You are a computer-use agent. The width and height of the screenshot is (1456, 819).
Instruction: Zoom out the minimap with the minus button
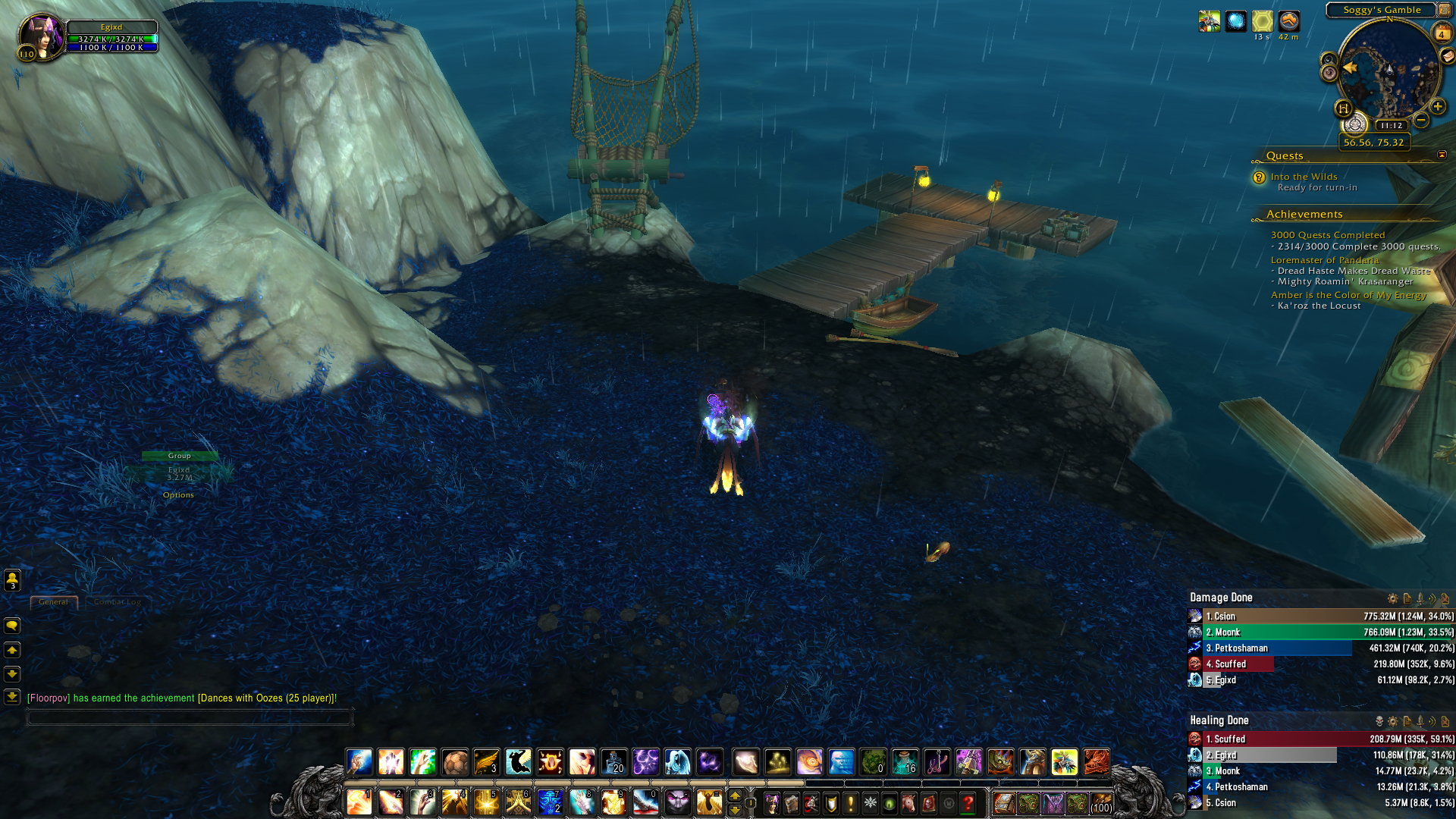[x=1422, y=120]
